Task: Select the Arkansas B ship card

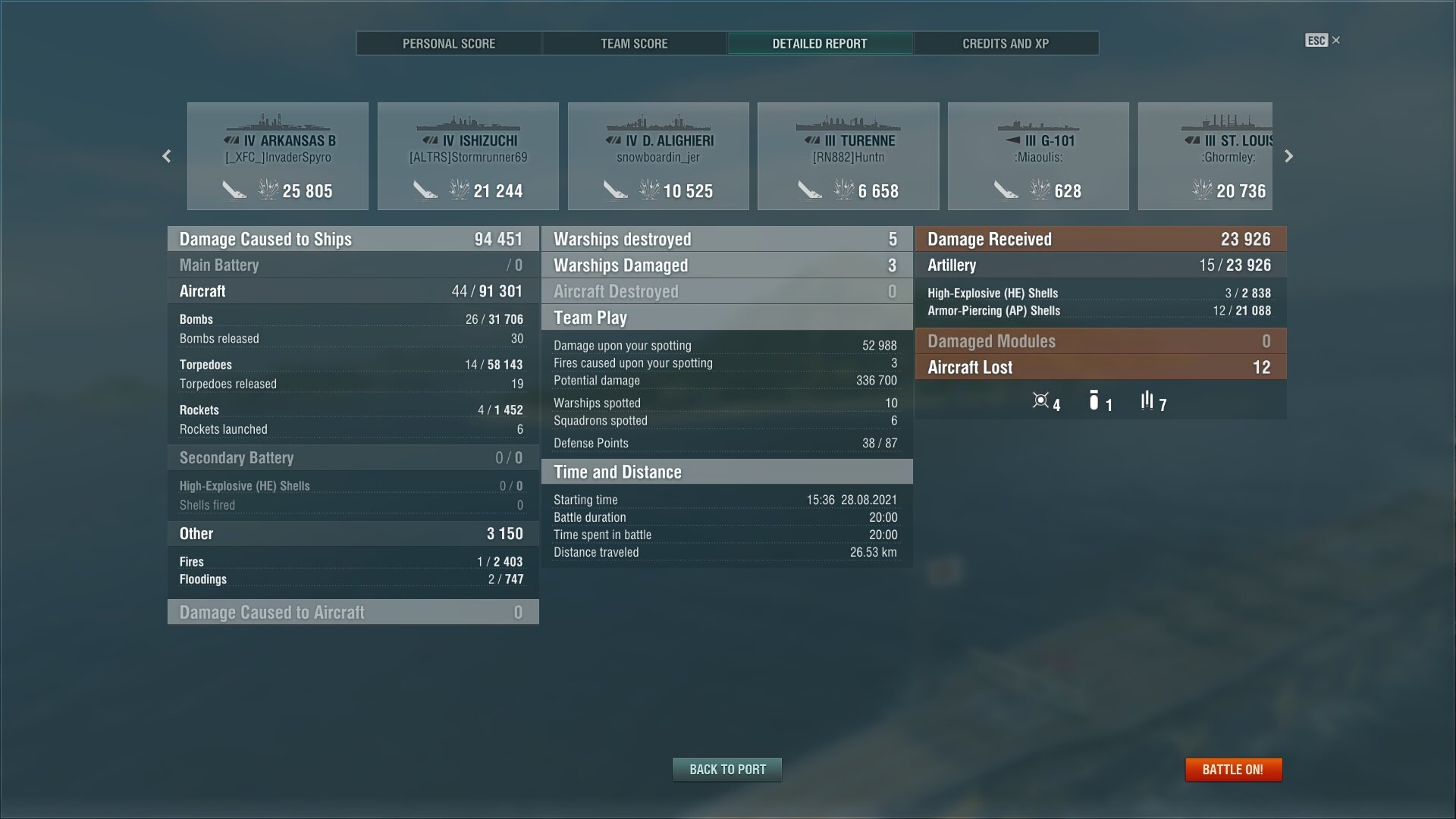Action: click(x=278, y=156)
